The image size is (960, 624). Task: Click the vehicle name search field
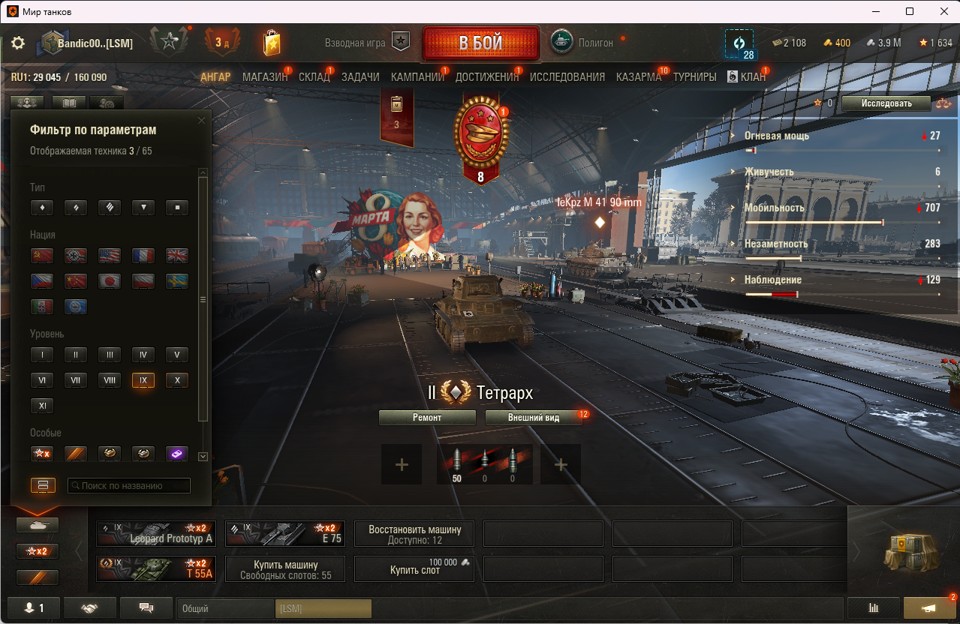coord(129,486)
